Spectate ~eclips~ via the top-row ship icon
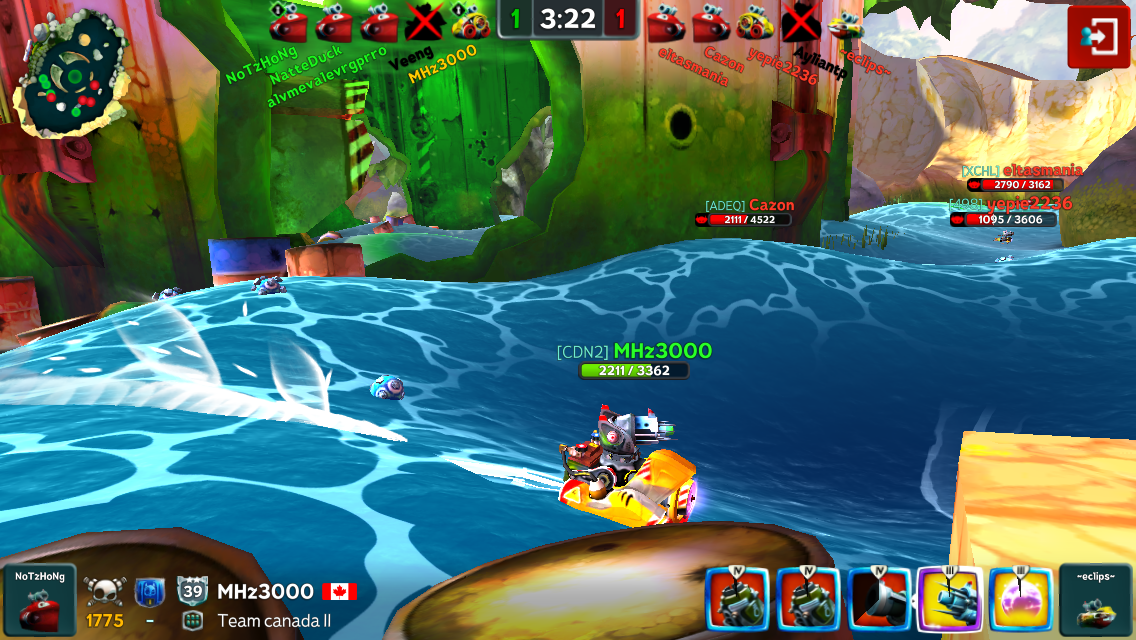 coord(846,22)
